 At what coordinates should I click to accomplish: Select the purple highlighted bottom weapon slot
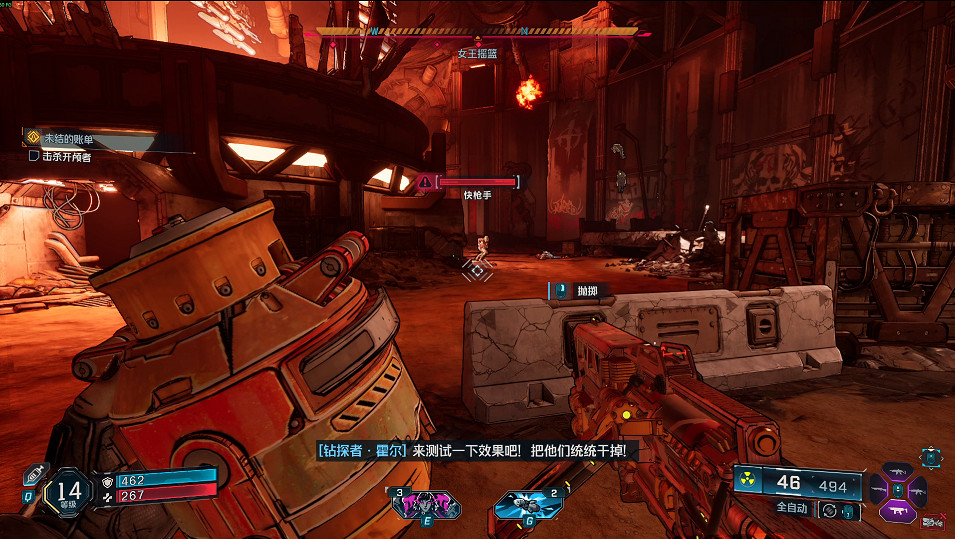click(896, 510)
